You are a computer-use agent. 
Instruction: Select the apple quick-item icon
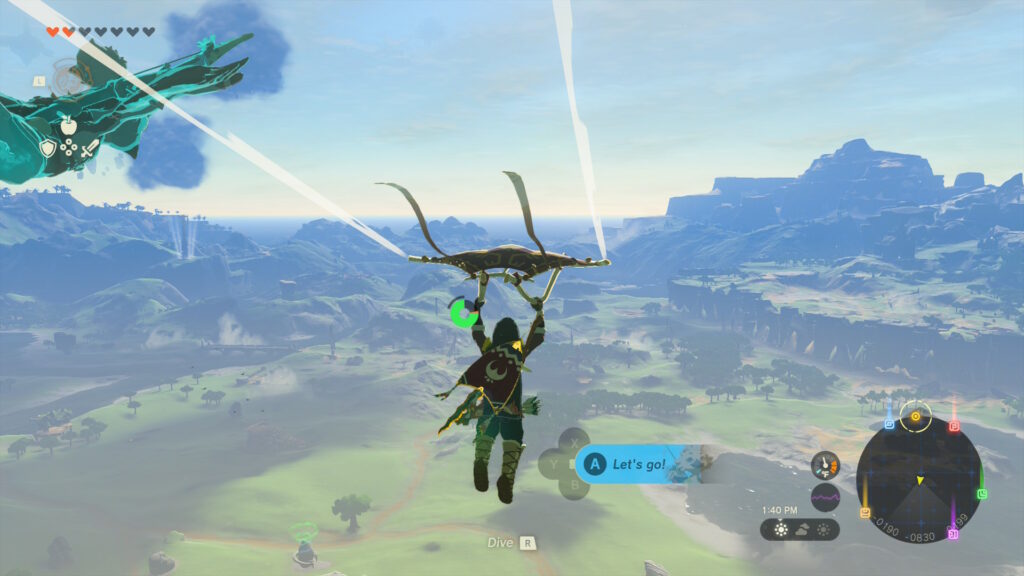(x=68, y=125)
